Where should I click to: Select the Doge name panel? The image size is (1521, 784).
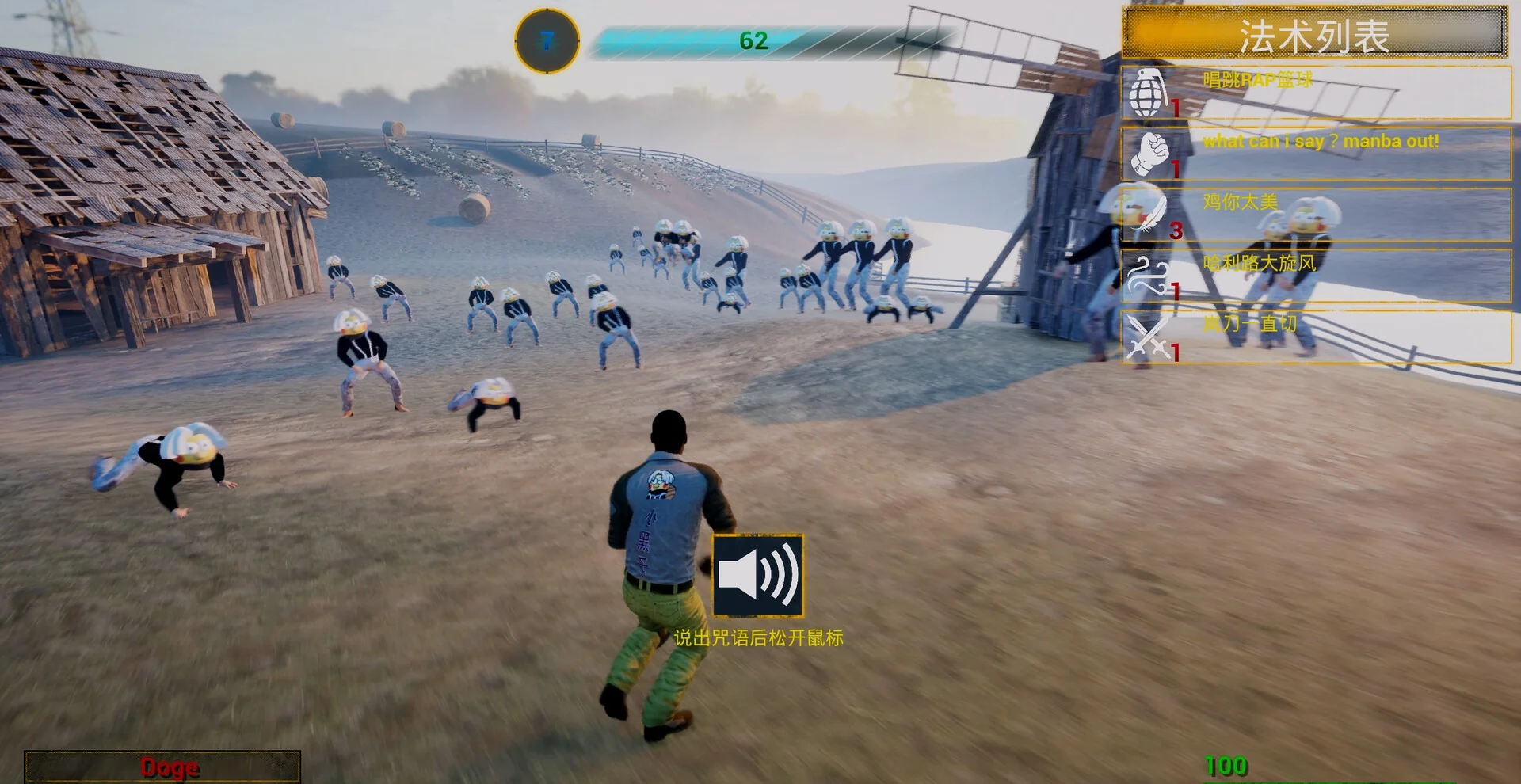[x=162, y=767]
